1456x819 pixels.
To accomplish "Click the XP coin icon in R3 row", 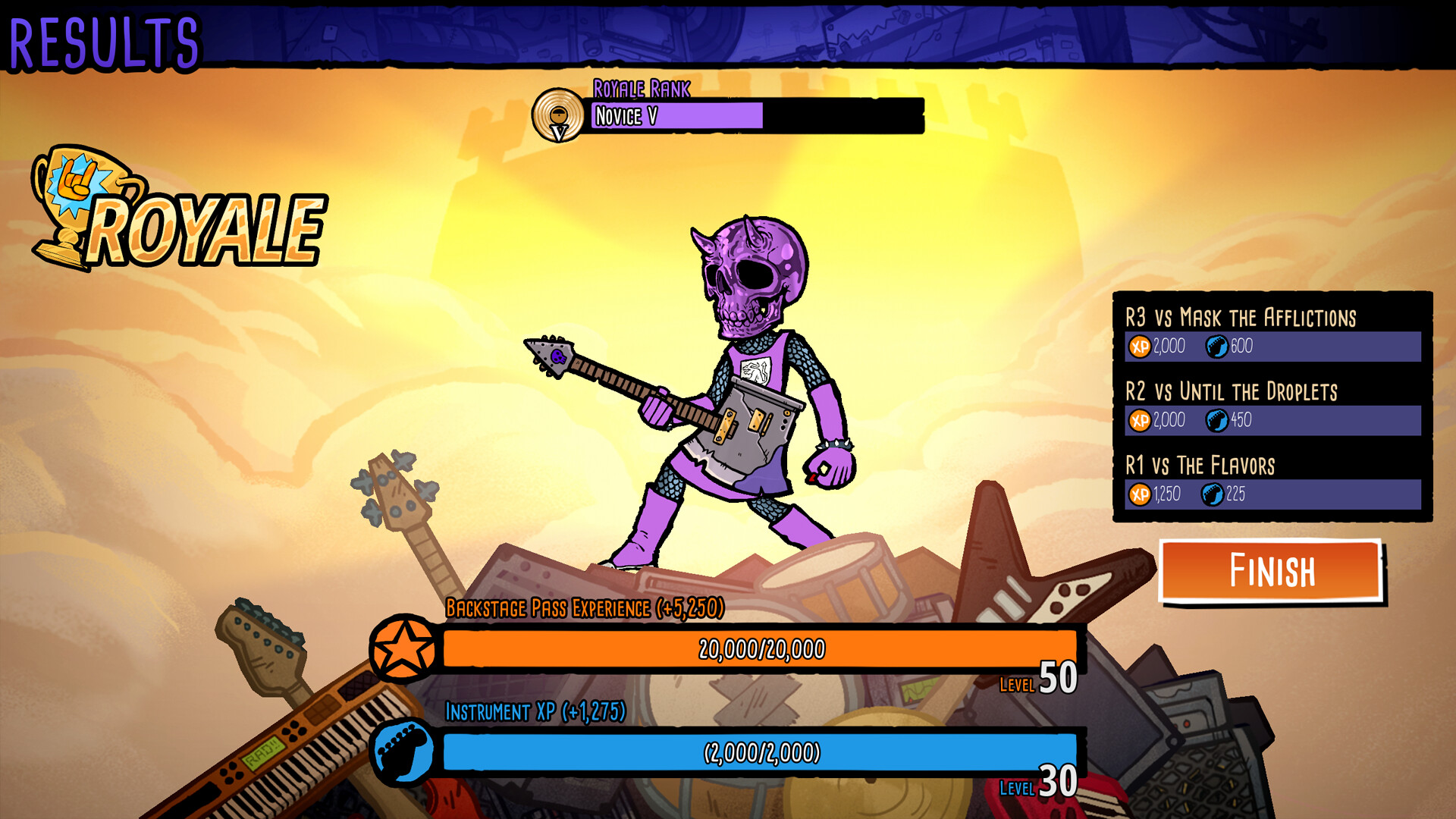I will 1139,346.
